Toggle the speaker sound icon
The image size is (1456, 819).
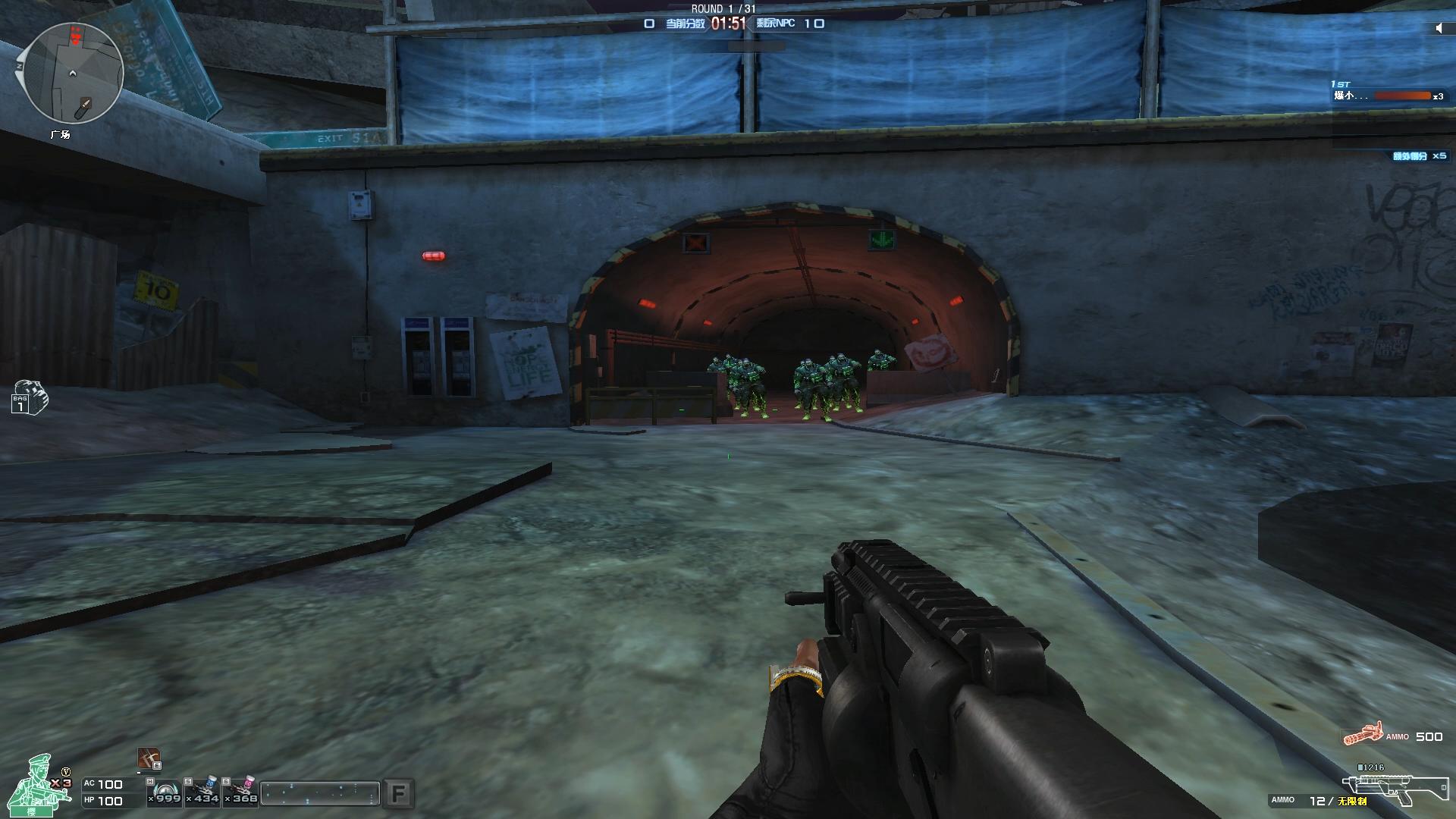1439,28
